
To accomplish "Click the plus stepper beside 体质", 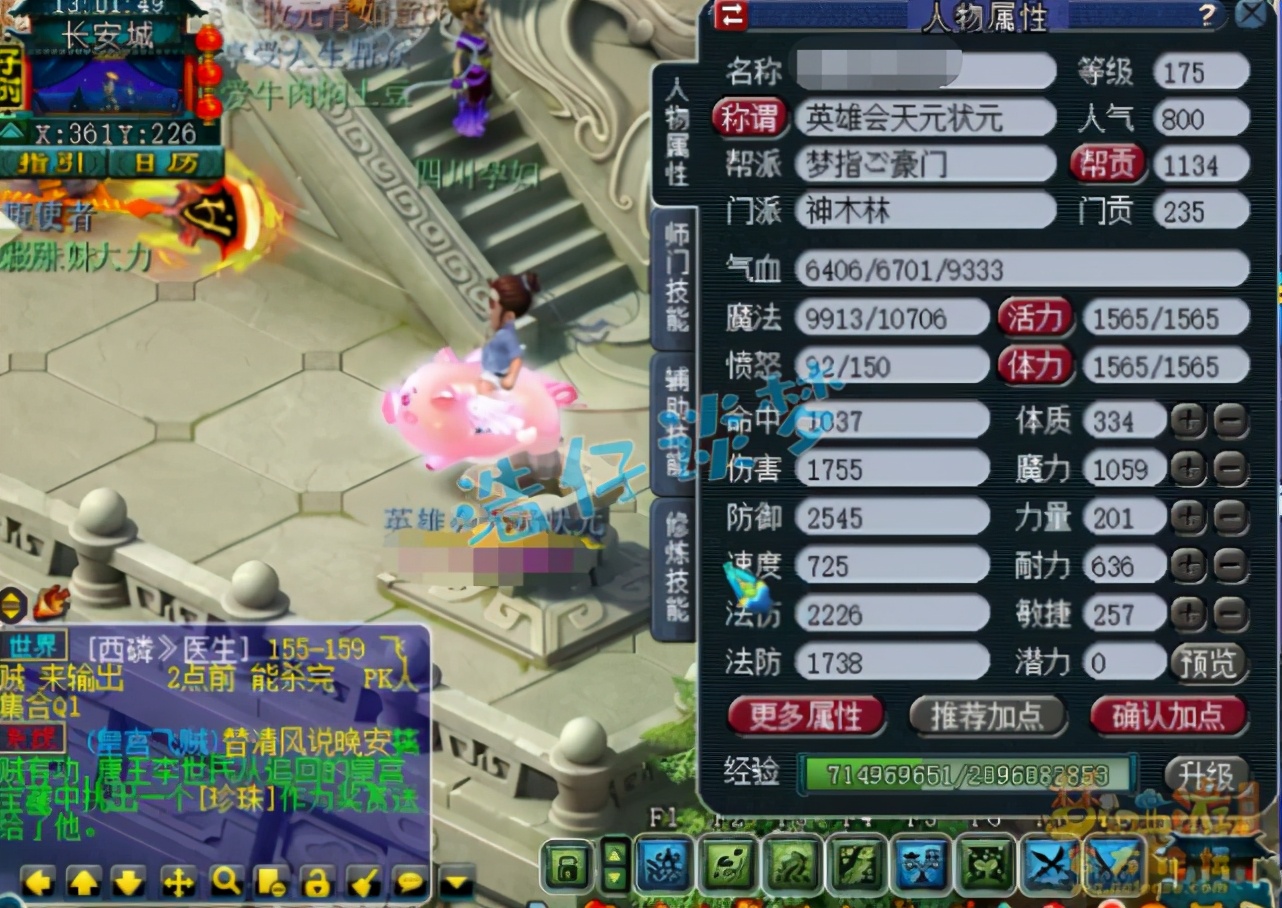I will pos(1188,421).
